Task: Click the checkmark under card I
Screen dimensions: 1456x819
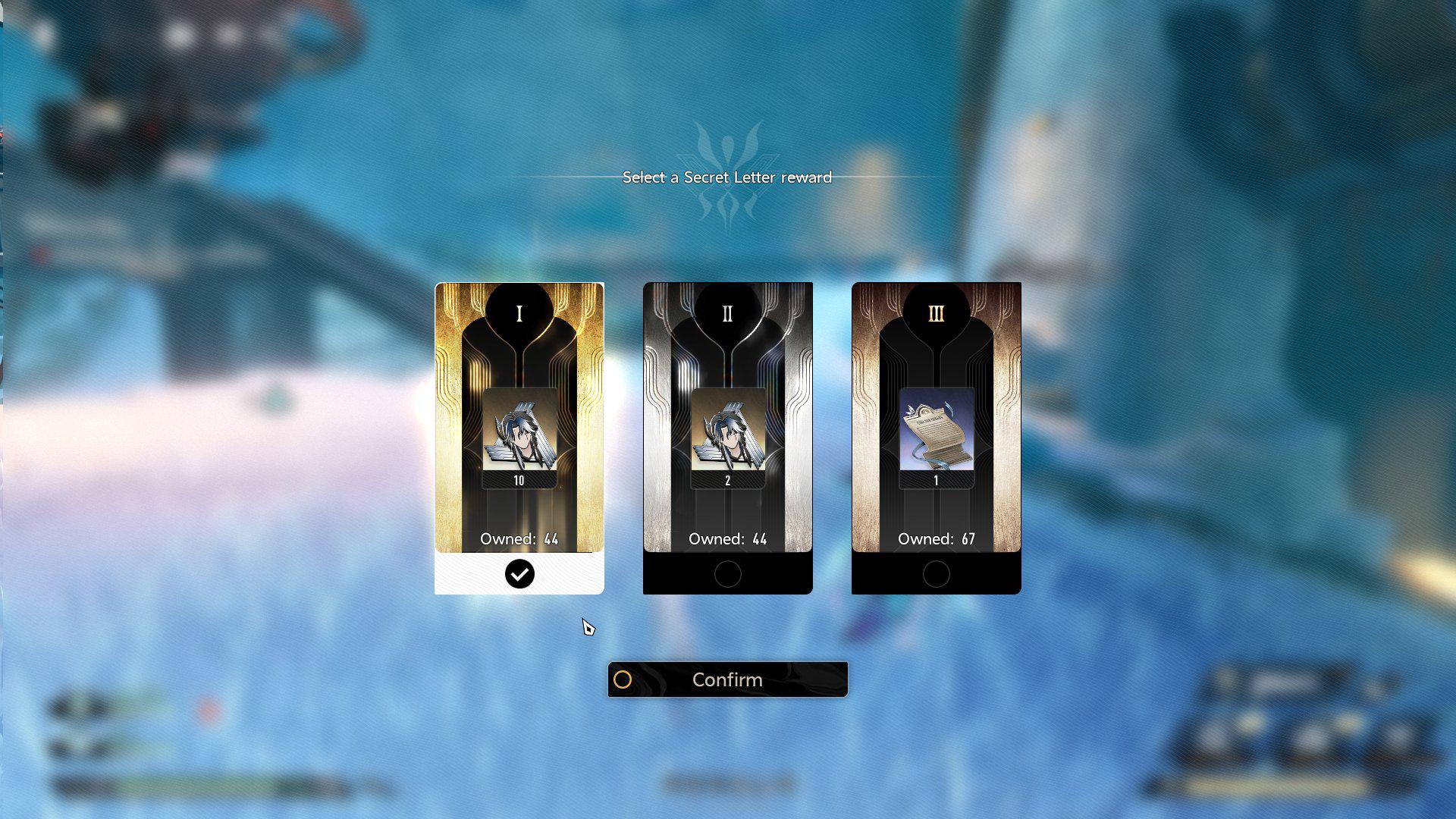Action: click(x=519, y=574)
